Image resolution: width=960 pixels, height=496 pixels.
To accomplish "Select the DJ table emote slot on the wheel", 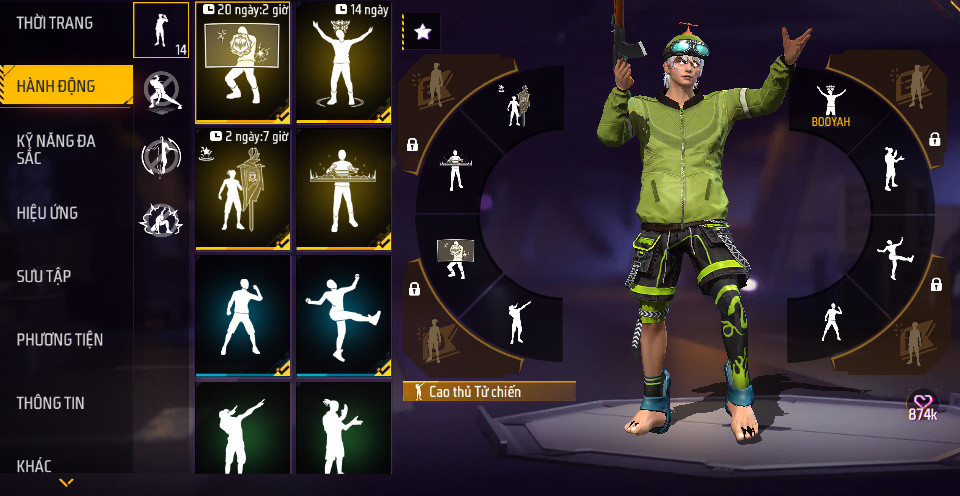I will click(x=455, y=170).
